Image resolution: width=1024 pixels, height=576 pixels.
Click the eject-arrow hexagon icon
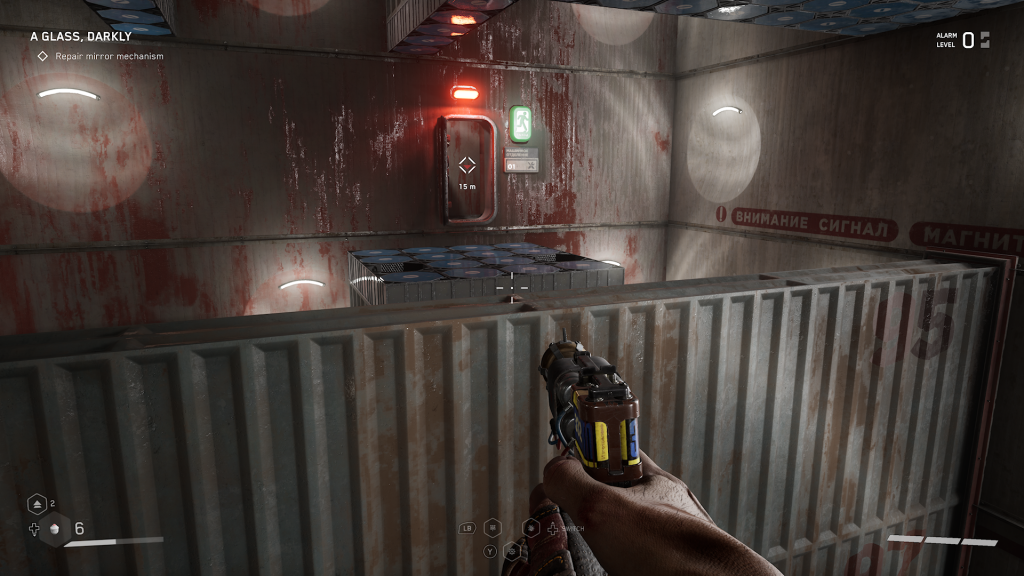pyautogui.click(x=36, y=504)
